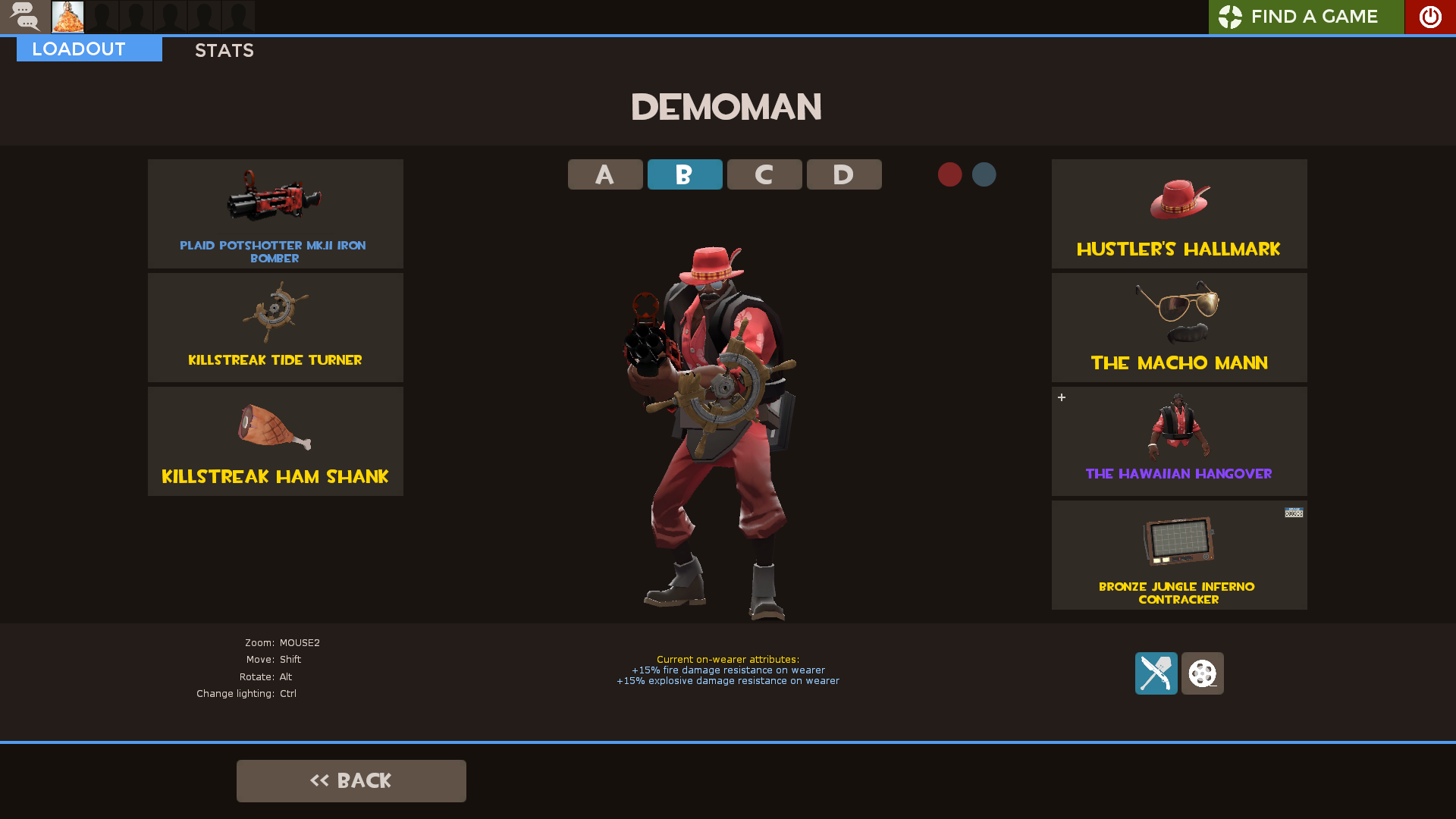Switch preview to the red team circle
Viewport: 1456px width, 819px height.
coord(950,174)
